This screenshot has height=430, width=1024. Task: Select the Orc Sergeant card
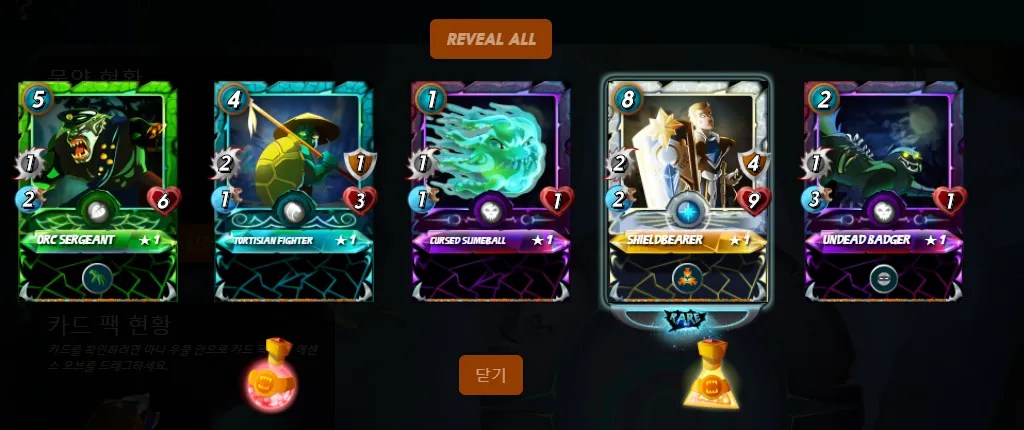97,190
